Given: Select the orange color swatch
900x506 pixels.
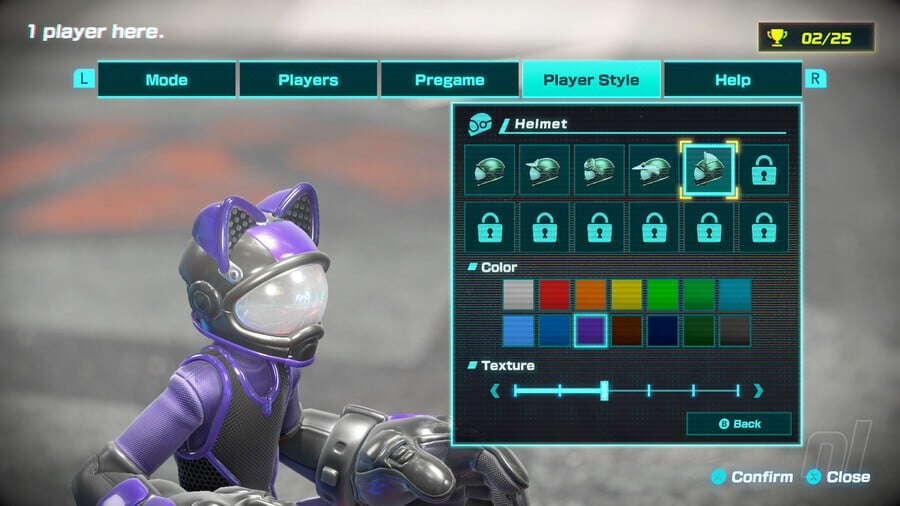Looking at the screenshot, I should [x=591, y=295].
